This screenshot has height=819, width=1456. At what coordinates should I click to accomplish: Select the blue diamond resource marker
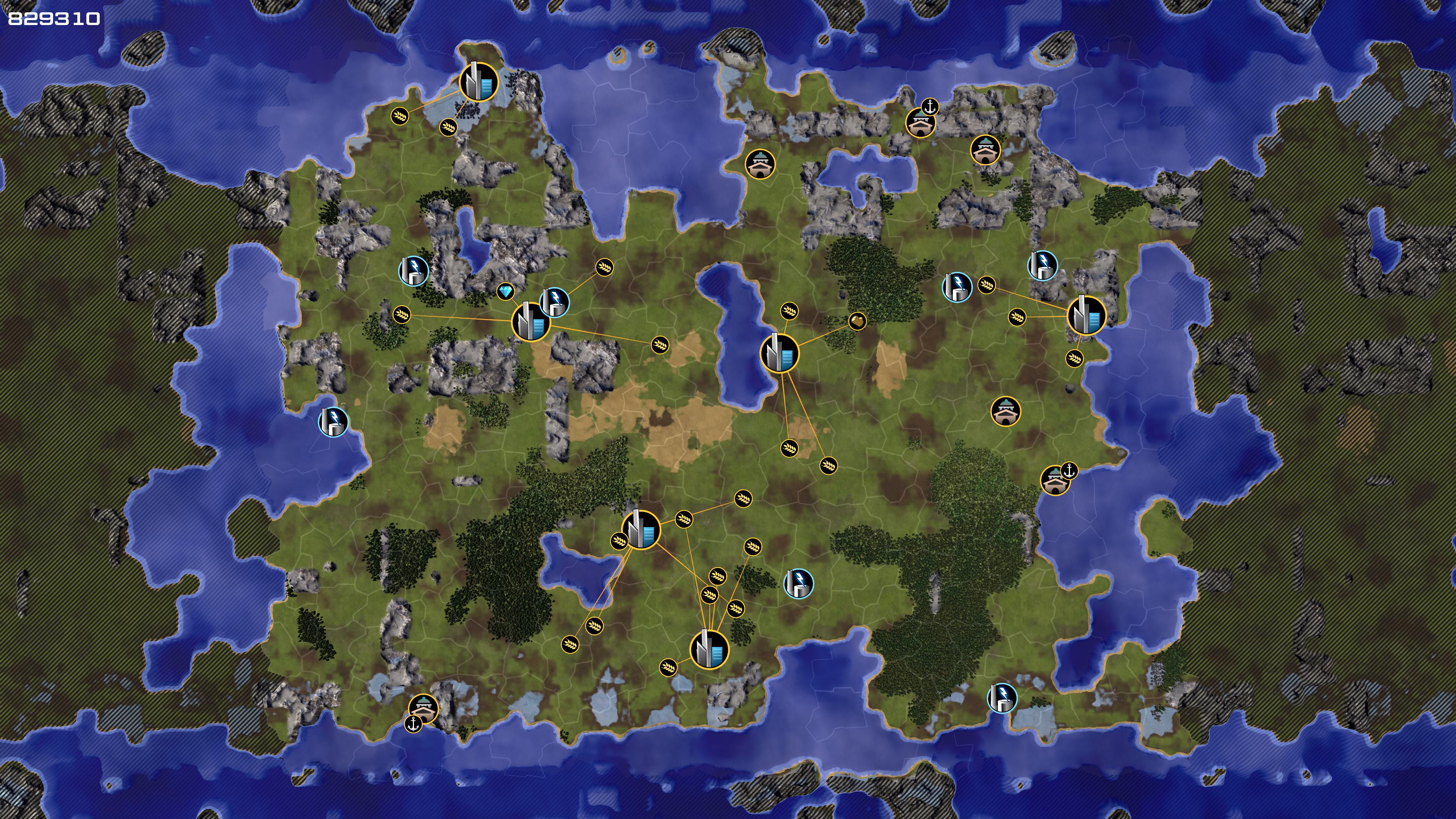tap(505, 292)
